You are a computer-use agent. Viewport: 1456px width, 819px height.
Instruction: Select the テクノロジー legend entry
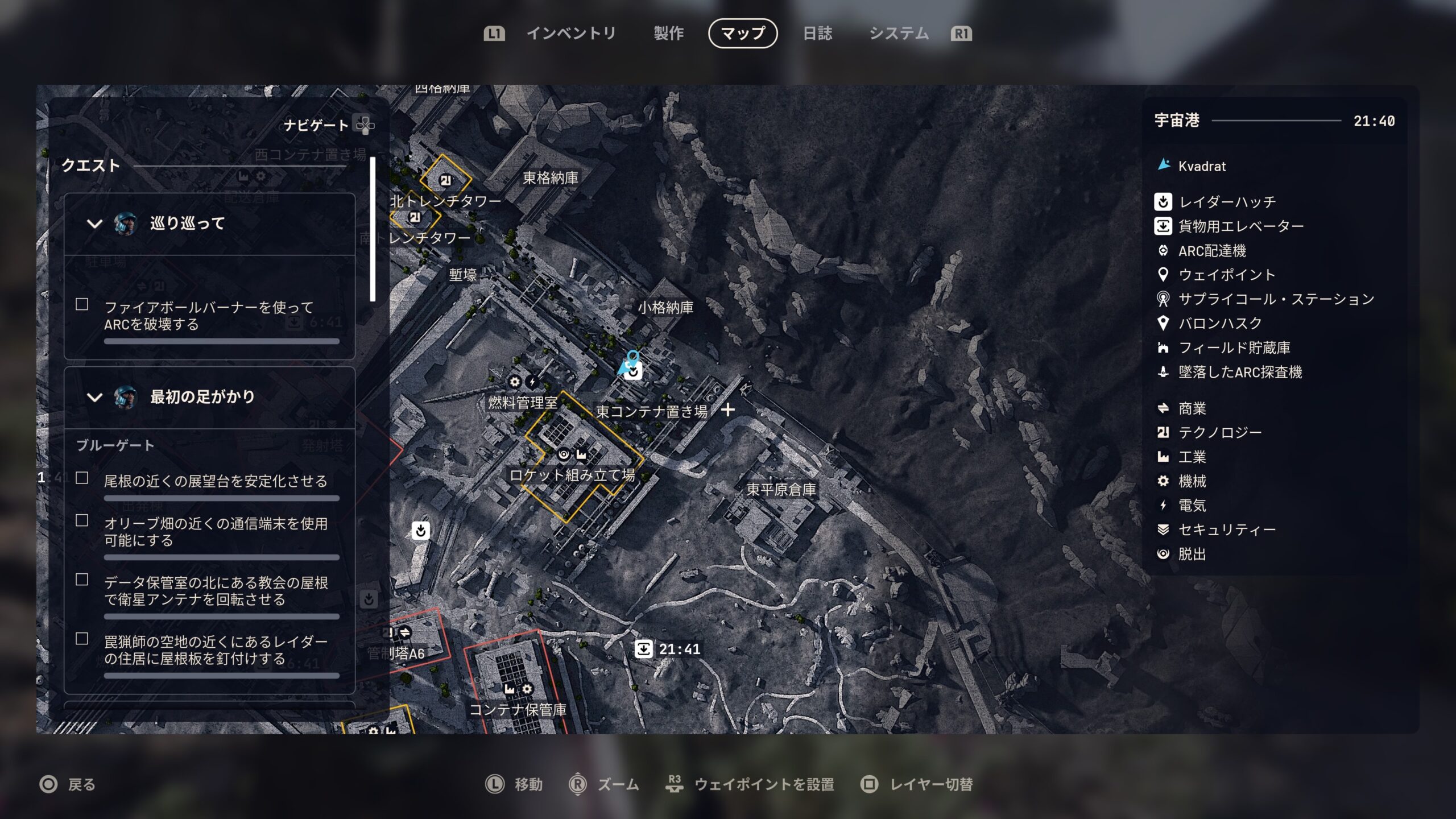[x=1219, y=433]
